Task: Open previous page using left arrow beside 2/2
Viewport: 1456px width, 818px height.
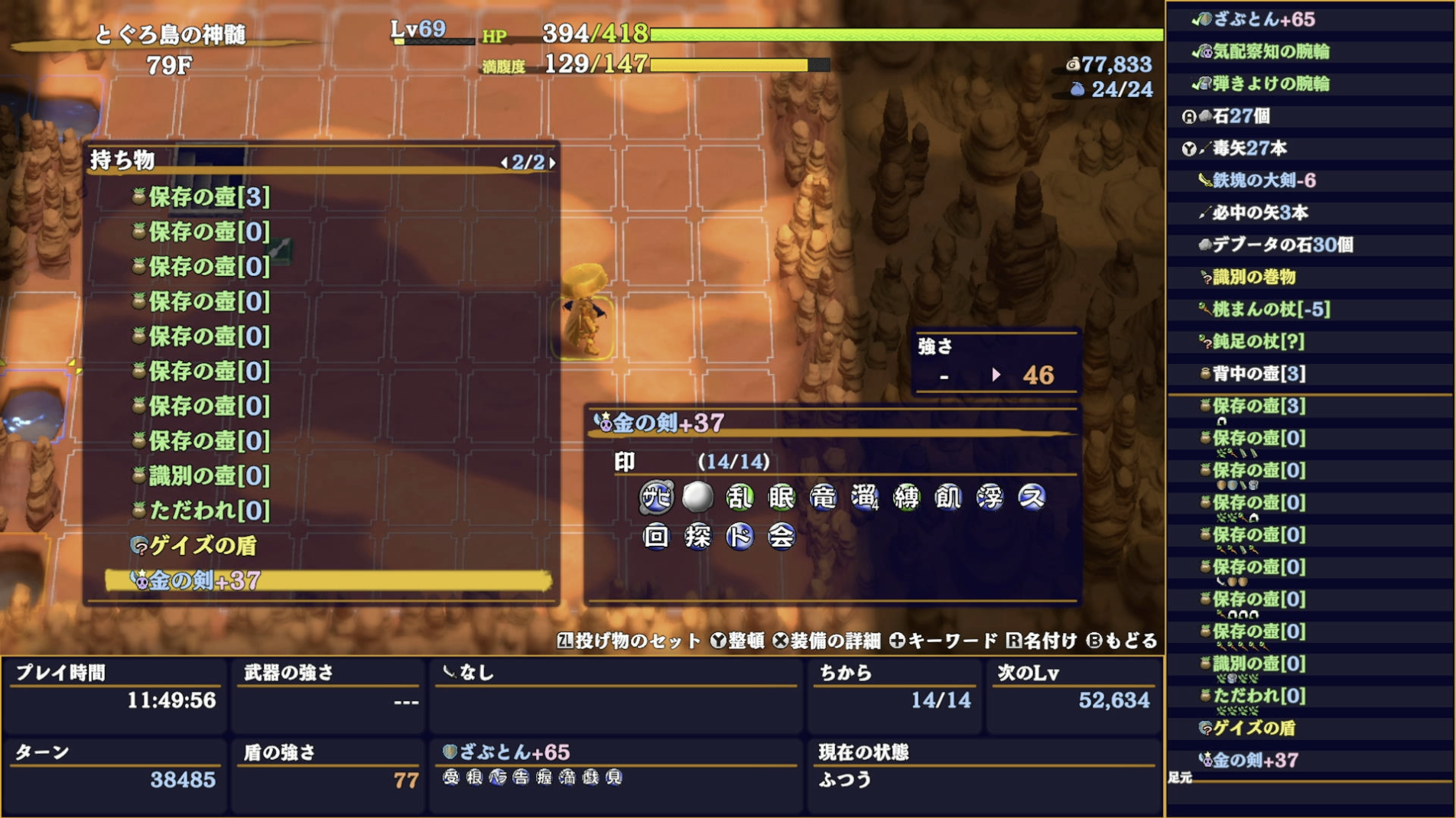Action: (505, 162)
